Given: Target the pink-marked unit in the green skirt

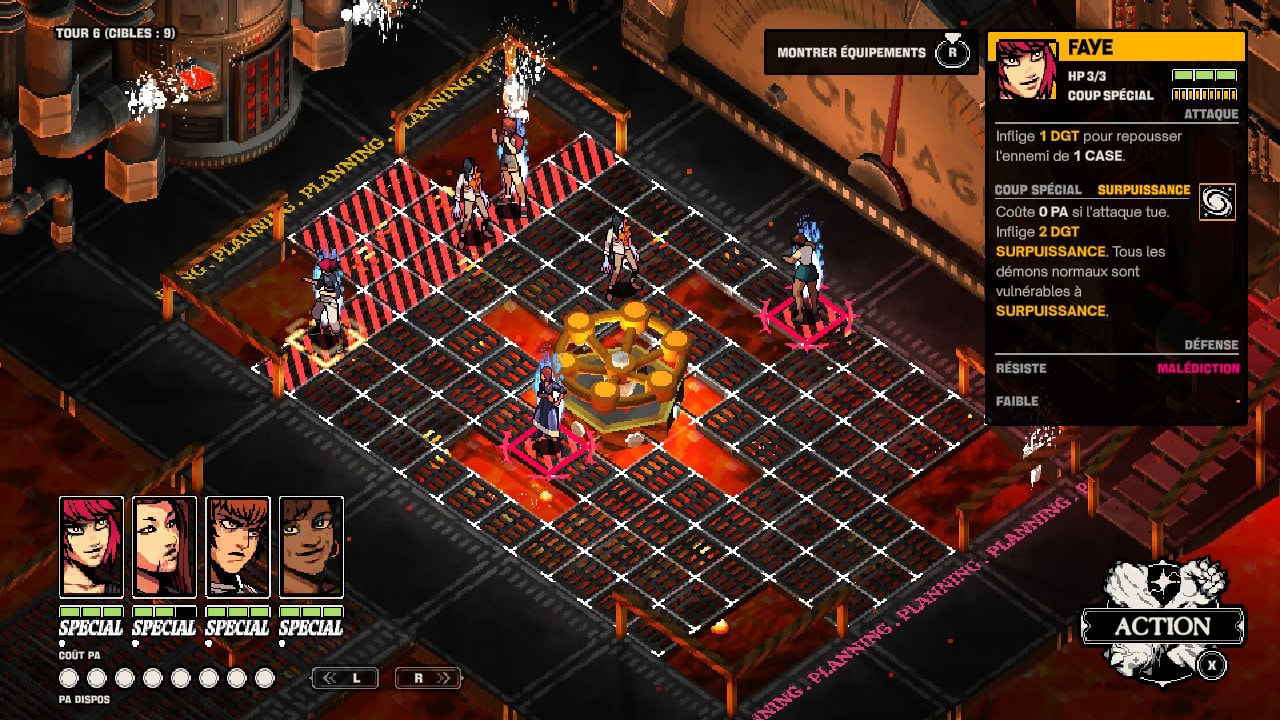Looking at the screenshot, I should click(805, 275).
